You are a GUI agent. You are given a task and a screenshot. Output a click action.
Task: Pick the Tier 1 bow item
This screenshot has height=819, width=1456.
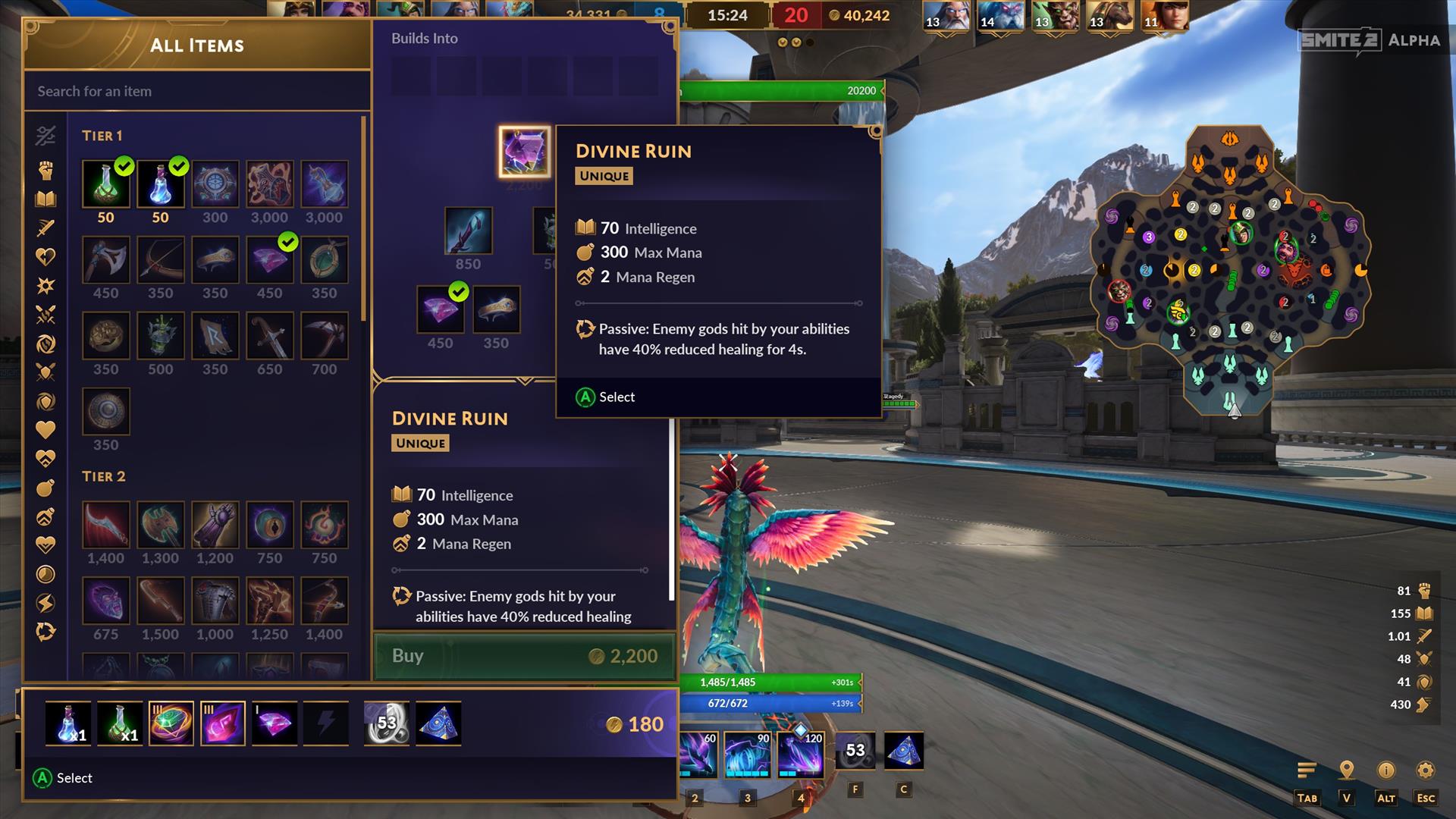click(160, 260)
